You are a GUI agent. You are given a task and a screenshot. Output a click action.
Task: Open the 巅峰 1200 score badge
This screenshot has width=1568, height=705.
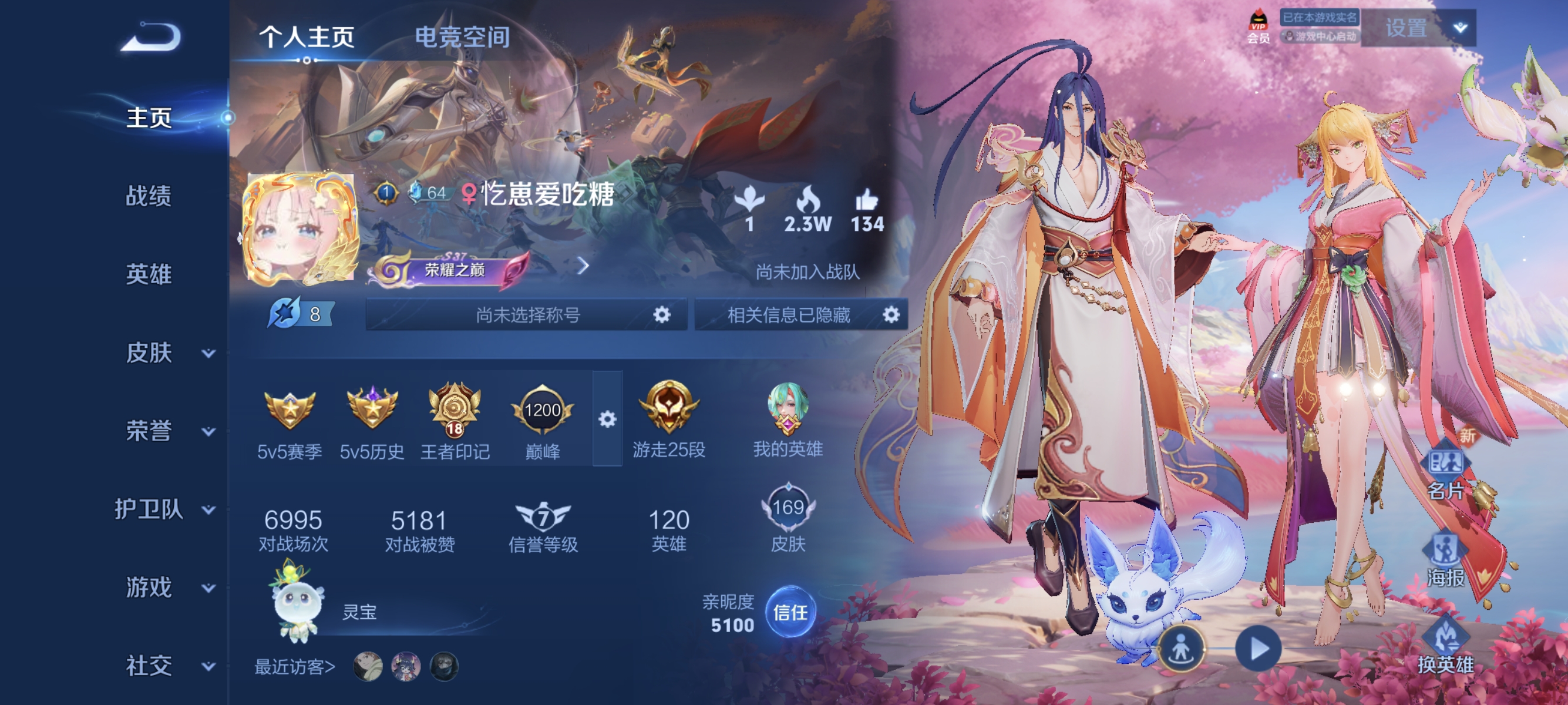[x=541, y=421]
